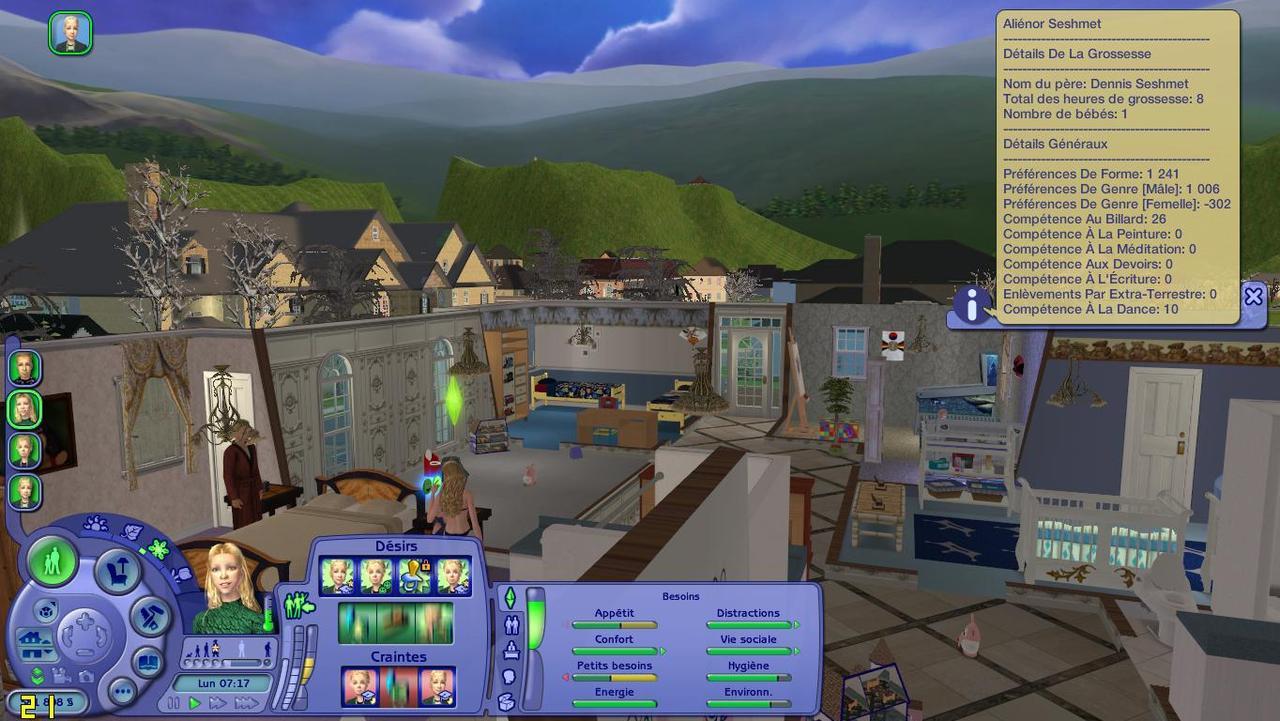1280x721 pixels.
Task: Open the Career panel tab
Action: (x=512, y=651)
